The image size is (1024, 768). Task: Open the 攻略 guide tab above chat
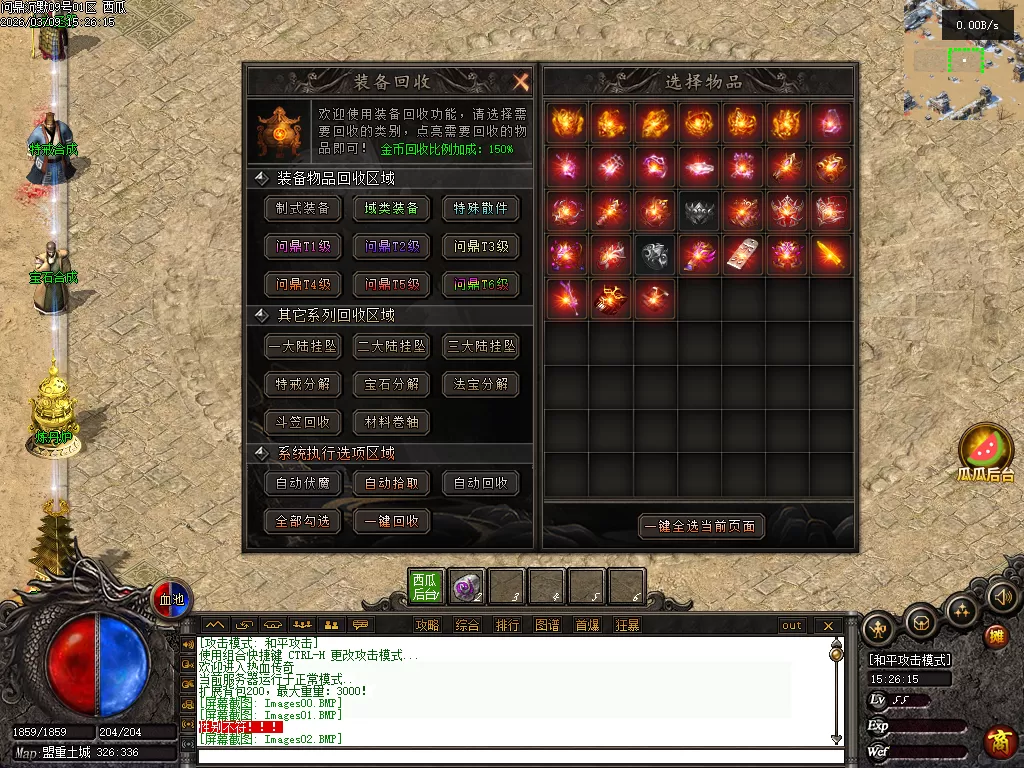(x=427, y=626)
